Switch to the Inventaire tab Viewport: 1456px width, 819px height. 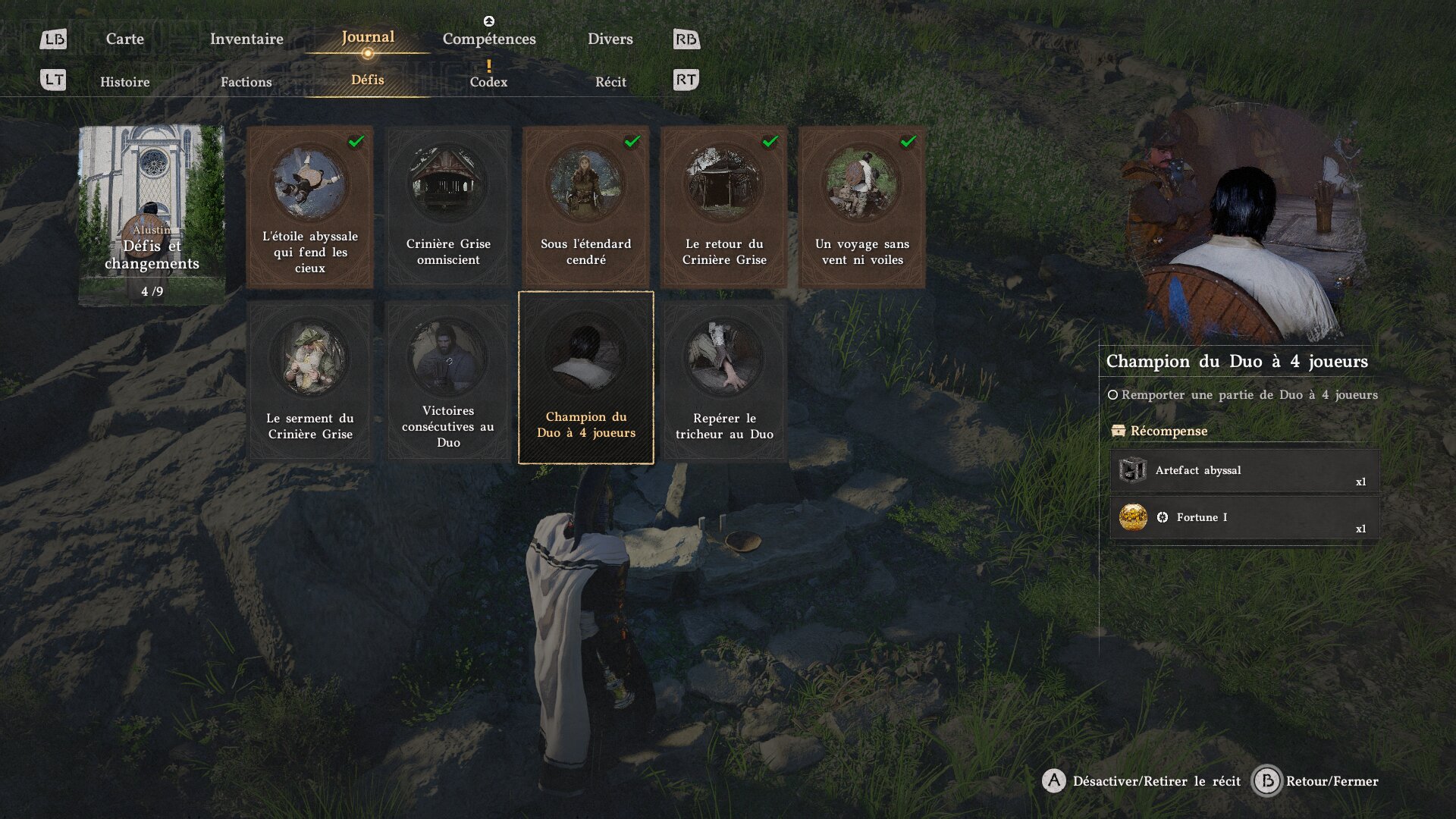point(246,39)
